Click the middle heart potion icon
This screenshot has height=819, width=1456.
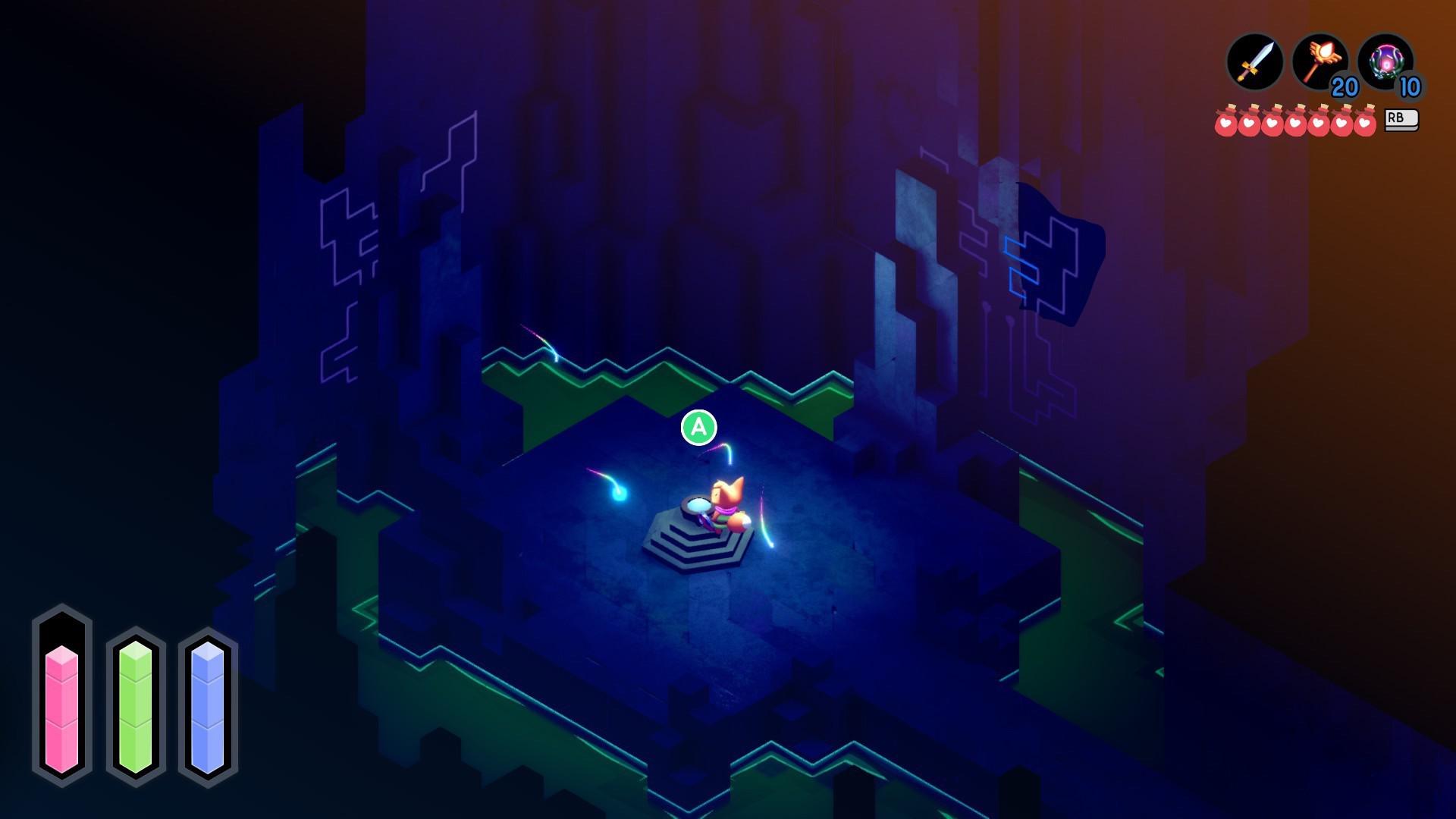coord(1296,121)
